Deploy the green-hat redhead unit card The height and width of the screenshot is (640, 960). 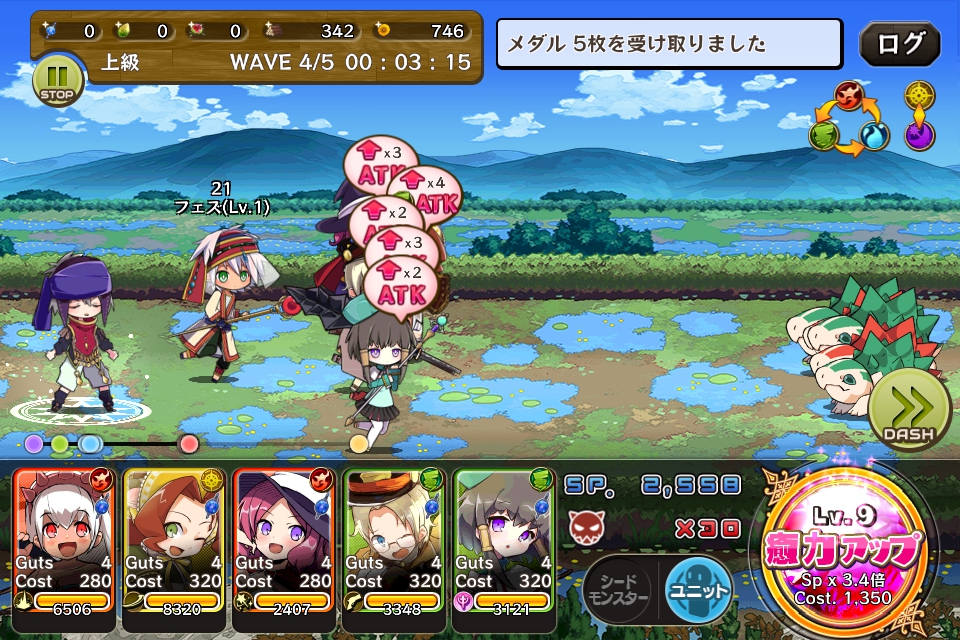(x=174, y=538)
